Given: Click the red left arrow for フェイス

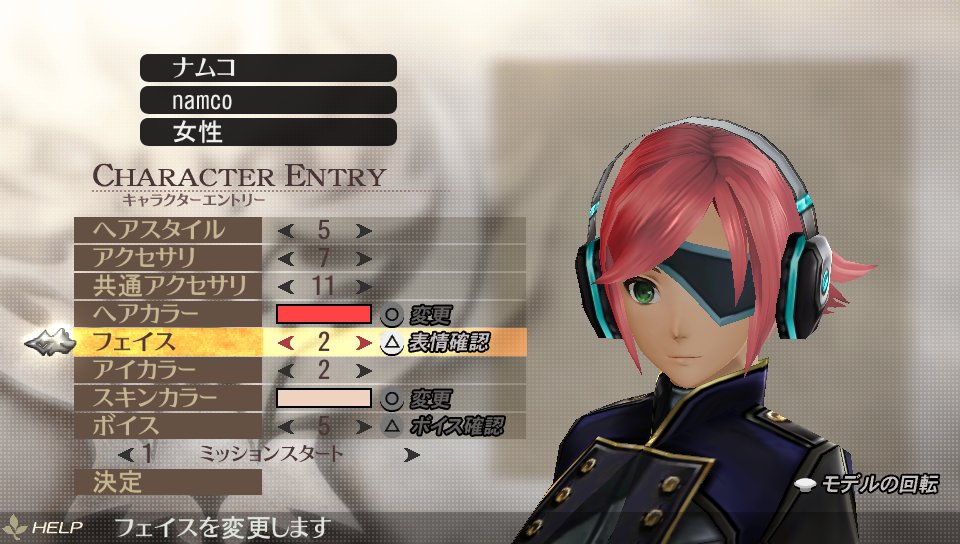Looking at the screenshot, I should click(x=286, y=343).
